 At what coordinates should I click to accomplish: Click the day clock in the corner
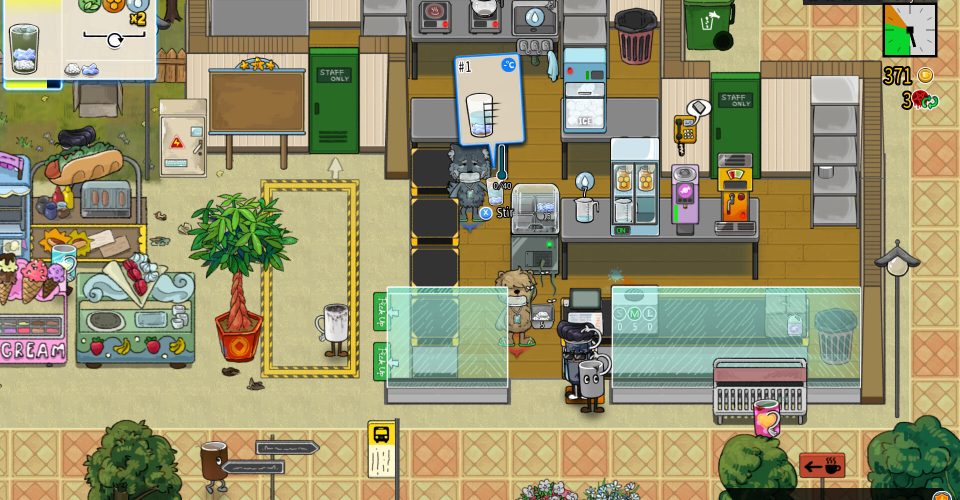(x=909, y=30)
